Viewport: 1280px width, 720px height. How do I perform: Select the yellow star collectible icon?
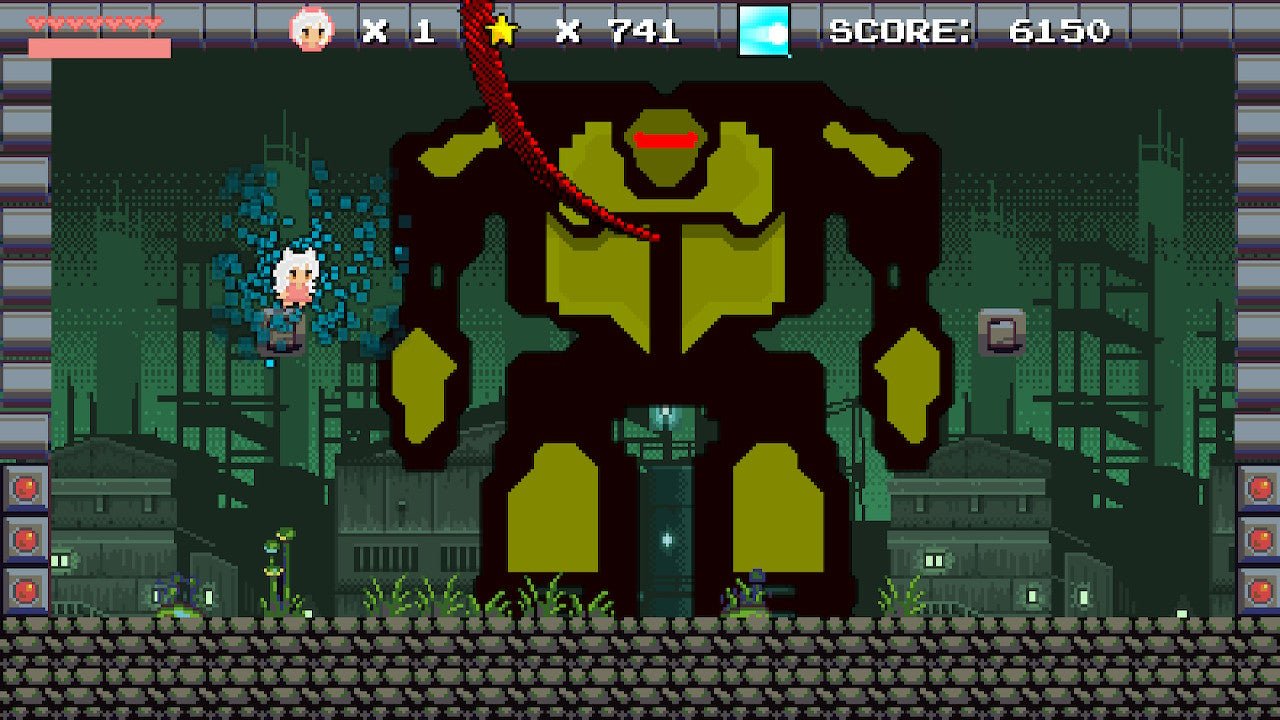502,31
